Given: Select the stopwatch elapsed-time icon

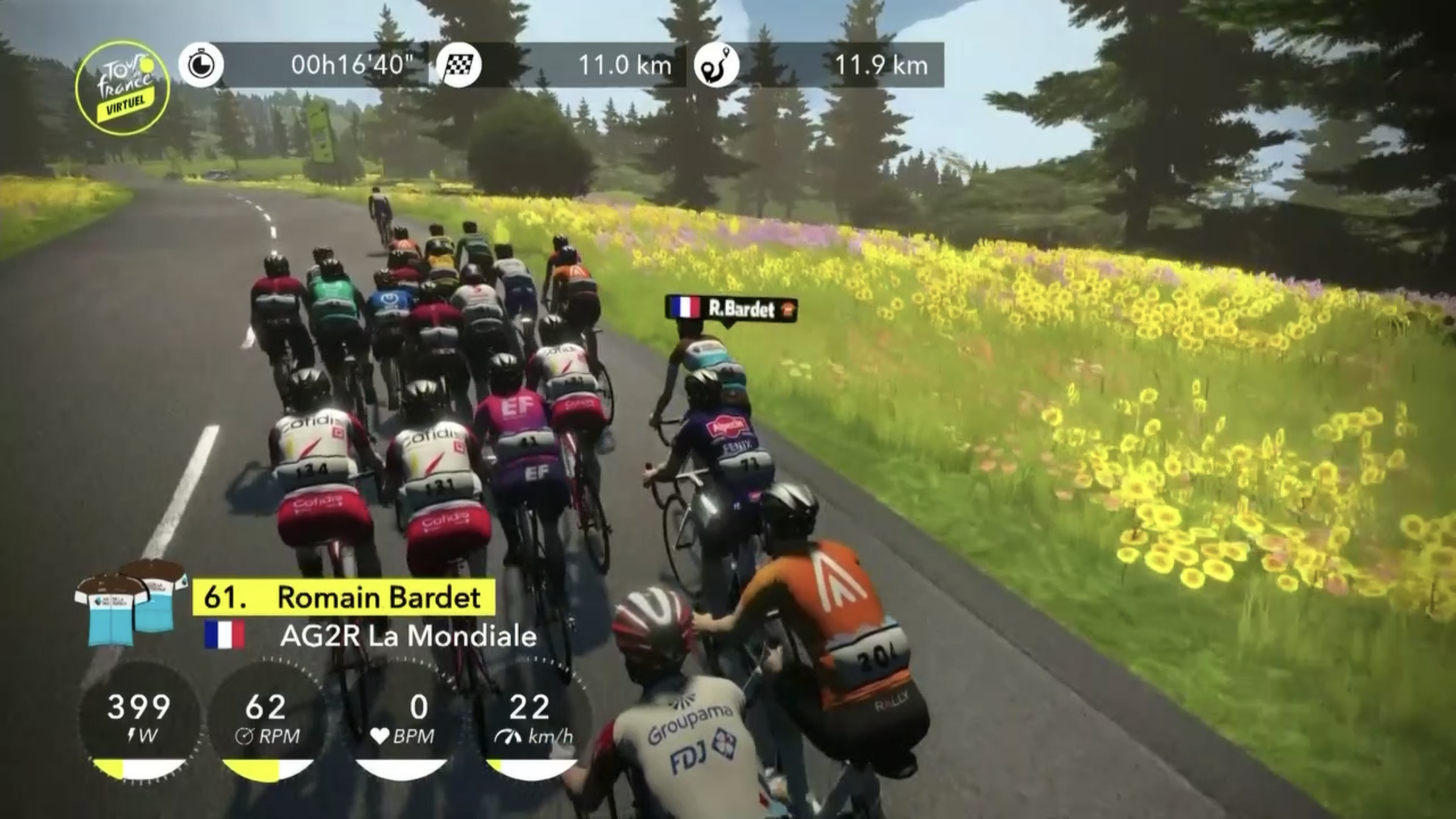Looking at the screenshot, I should pyautogui.click(x=201, y=65).
